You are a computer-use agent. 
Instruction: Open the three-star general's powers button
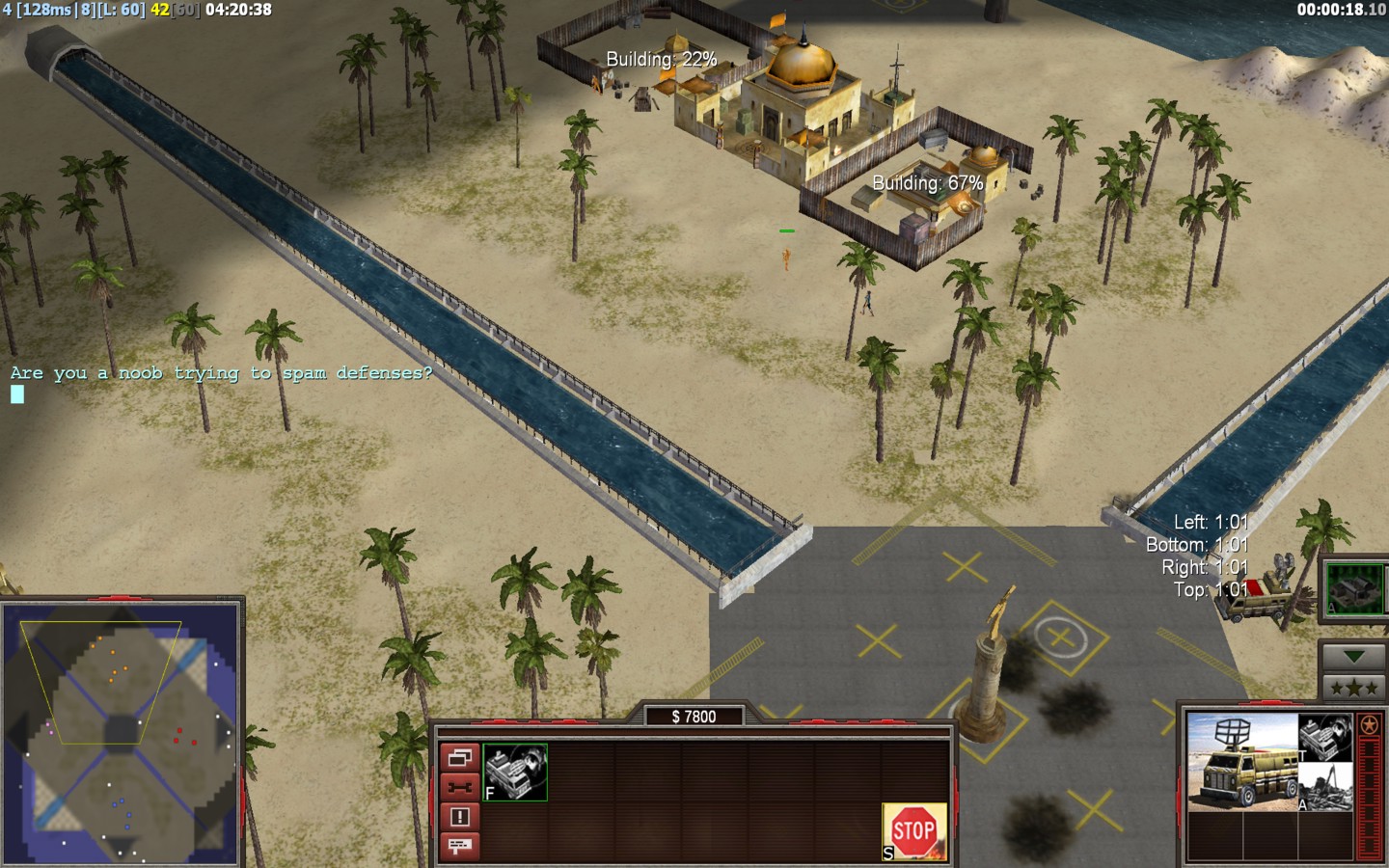pyautogui.click(x=1354, y=688)
